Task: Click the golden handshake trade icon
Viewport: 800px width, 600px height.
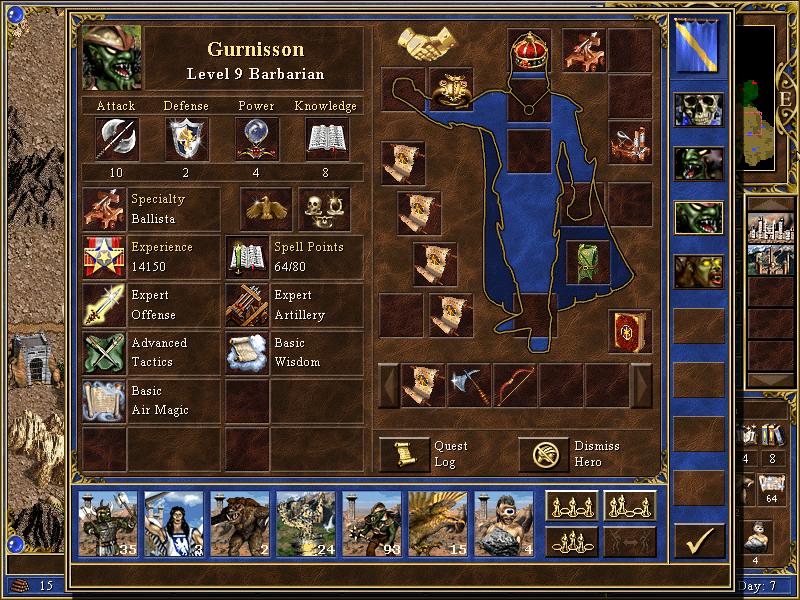Action: click(x=428, y=42)
